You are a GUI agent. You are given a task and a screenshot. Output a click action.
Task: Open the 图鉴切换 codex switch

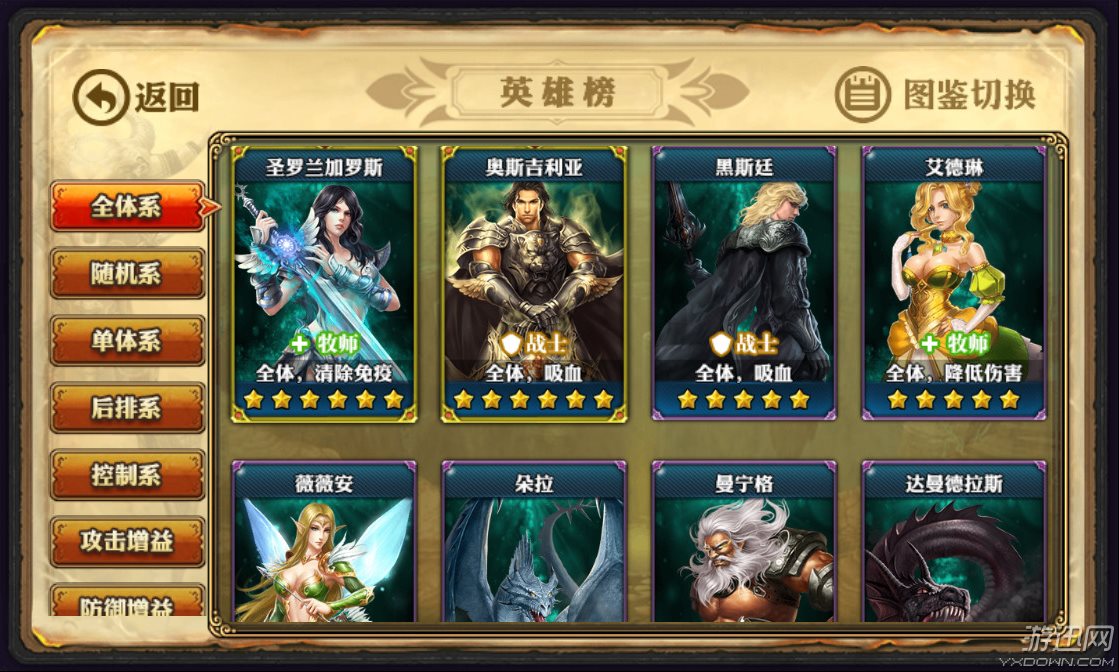(934, 95)
